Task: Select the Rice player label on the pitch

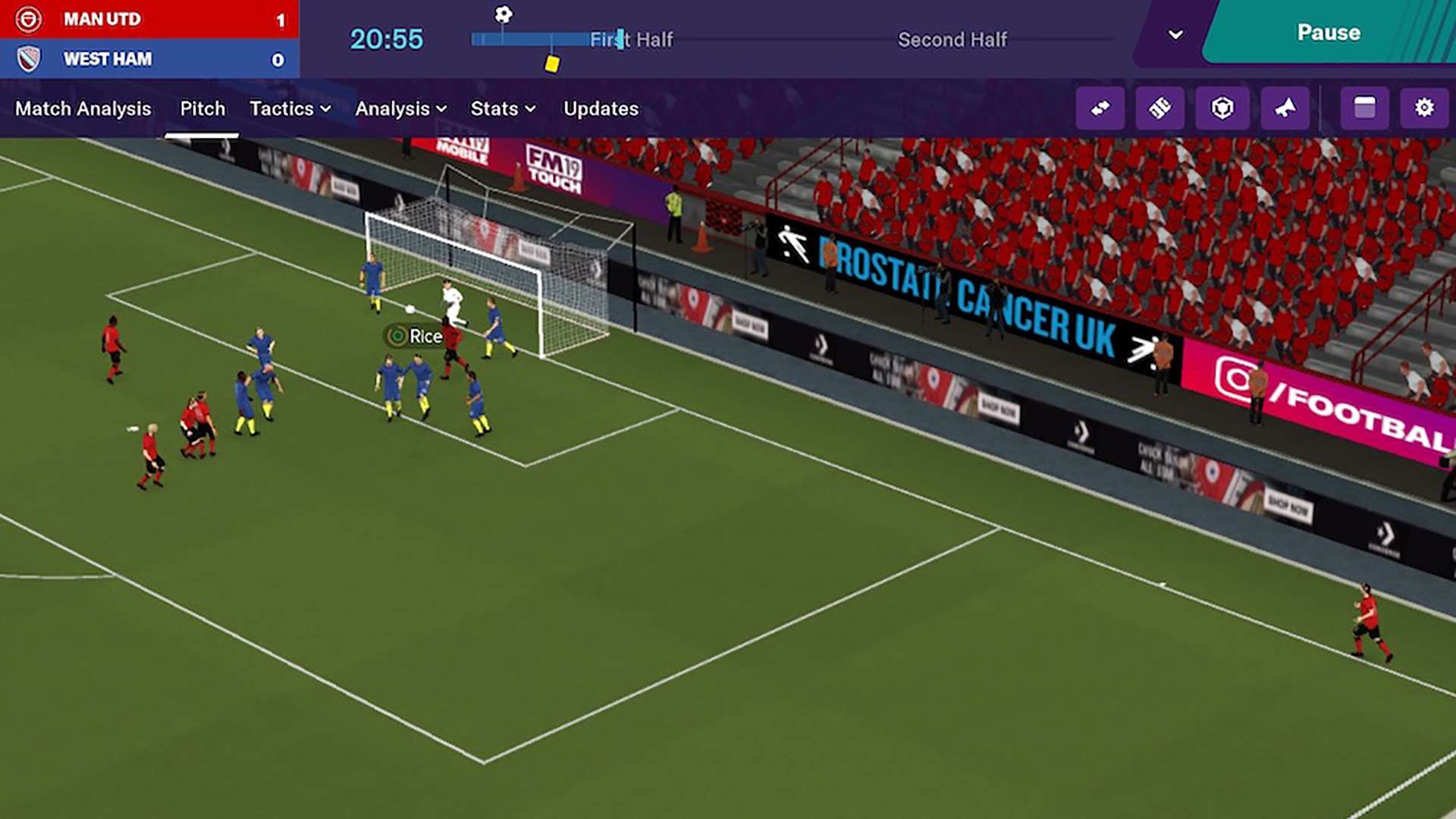Action: point(416,336)
